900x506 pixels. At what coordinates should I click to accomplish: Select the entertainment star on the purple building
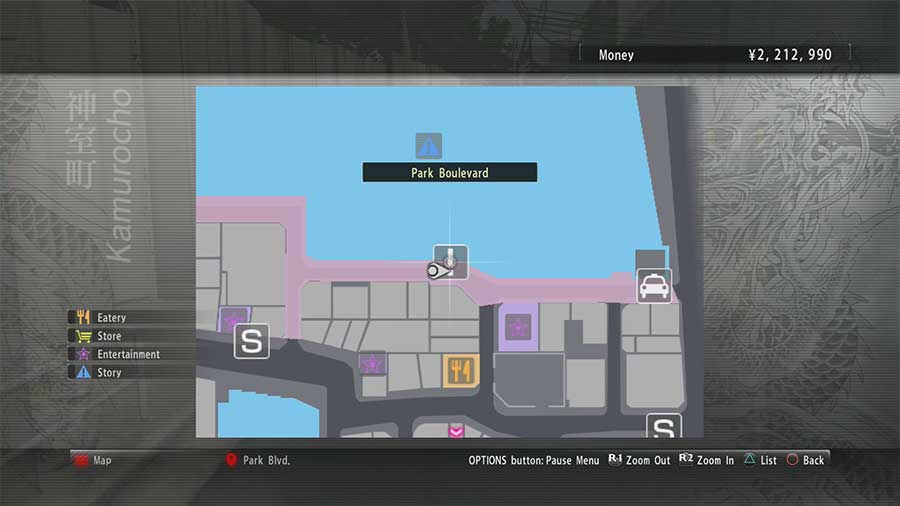pos(518,326)
